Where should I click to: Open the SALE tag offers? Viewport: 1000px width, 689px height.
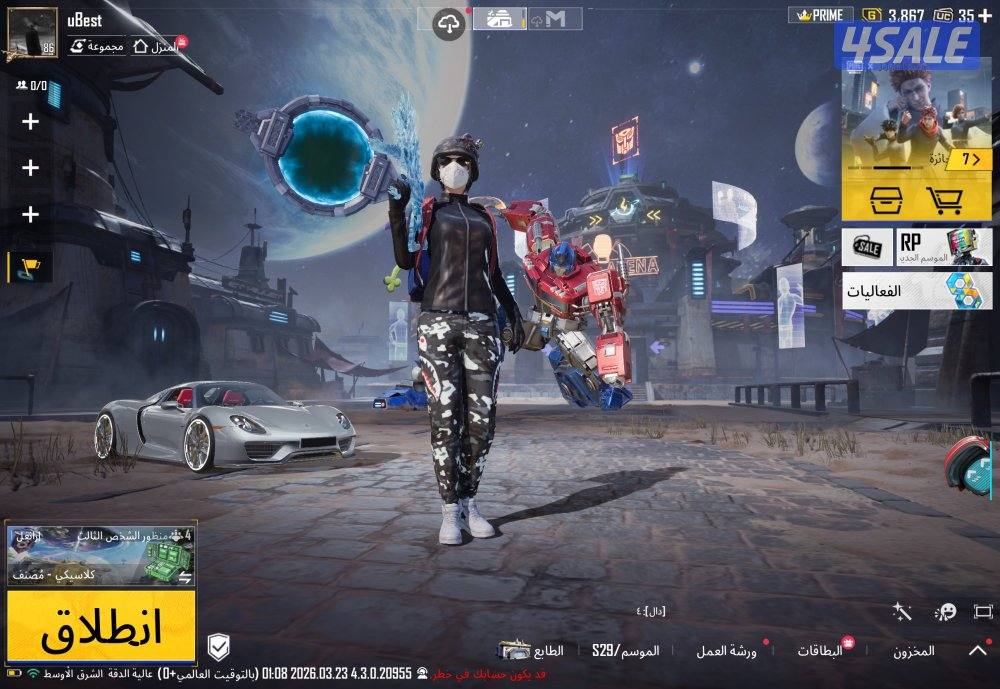(866, 245)
